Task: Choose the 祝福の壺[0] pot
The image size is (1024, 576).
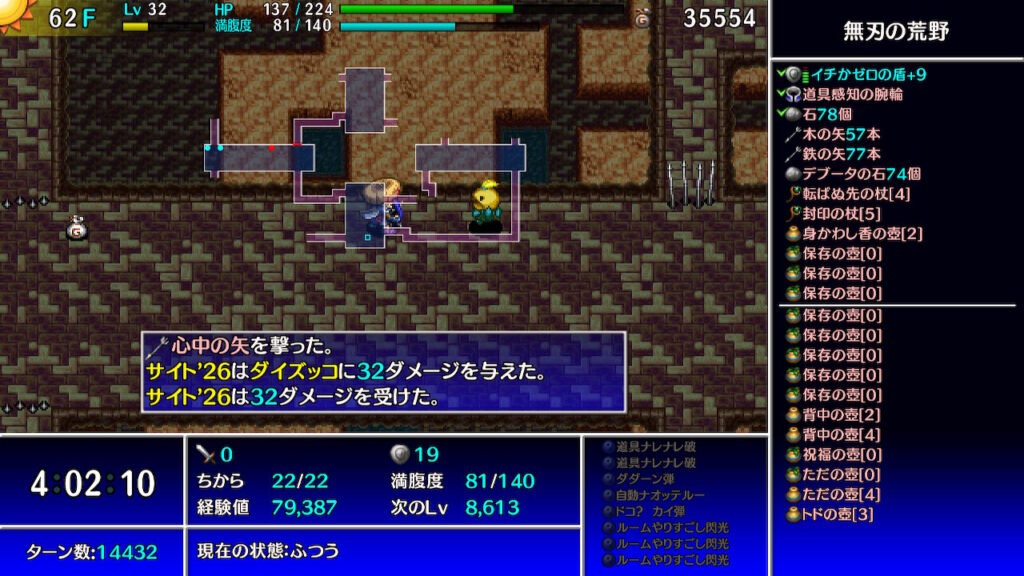Action: 841,455
